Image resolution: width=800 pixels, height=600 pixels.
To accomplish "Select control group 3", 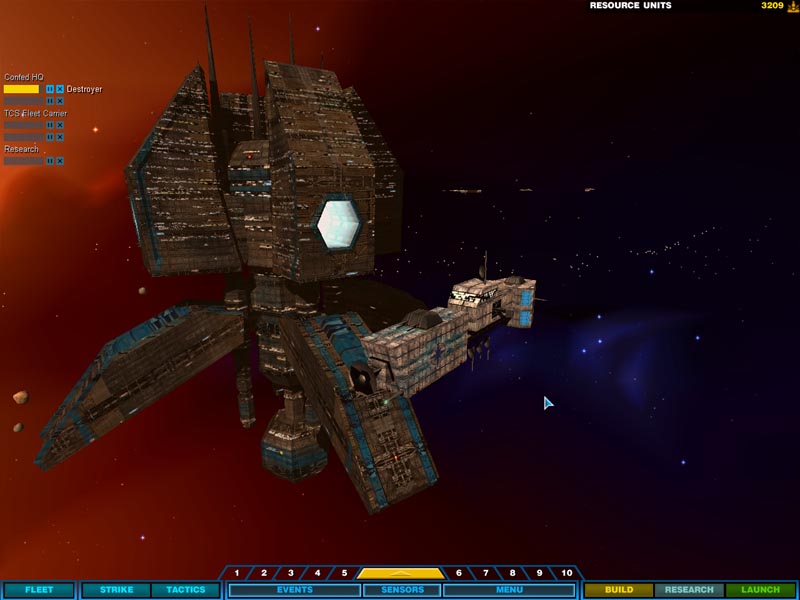I will tap(291, 573).
